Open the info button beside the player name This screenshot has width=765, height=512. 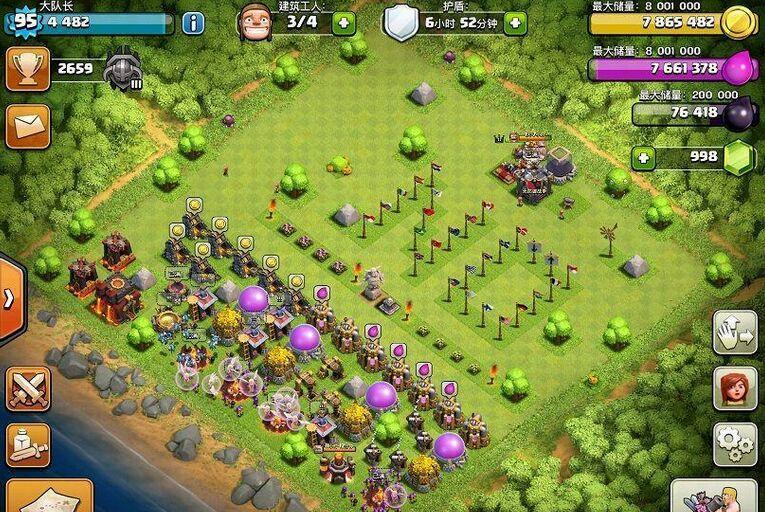click(x=193, y=22)
